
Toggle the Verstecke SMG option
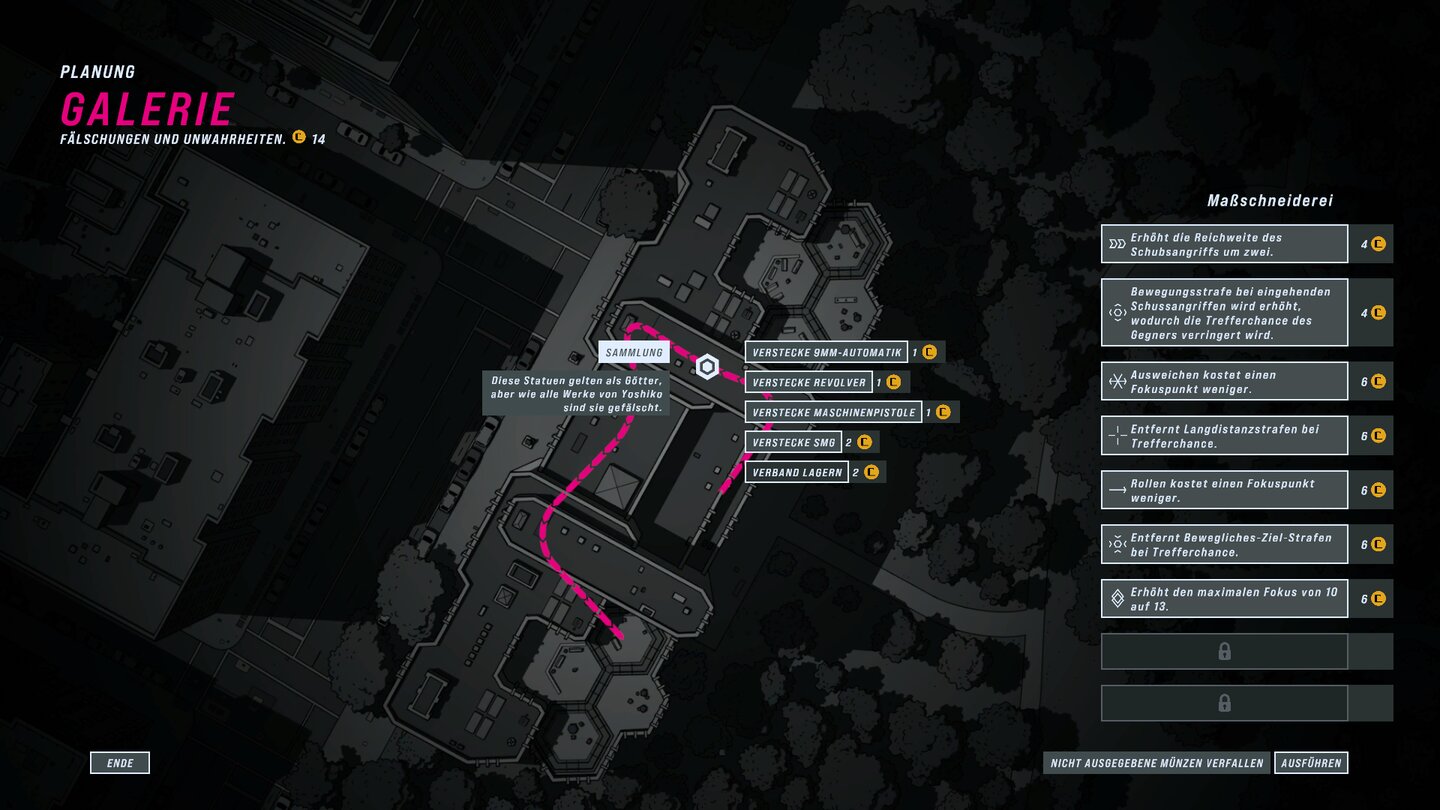[793, 441]
